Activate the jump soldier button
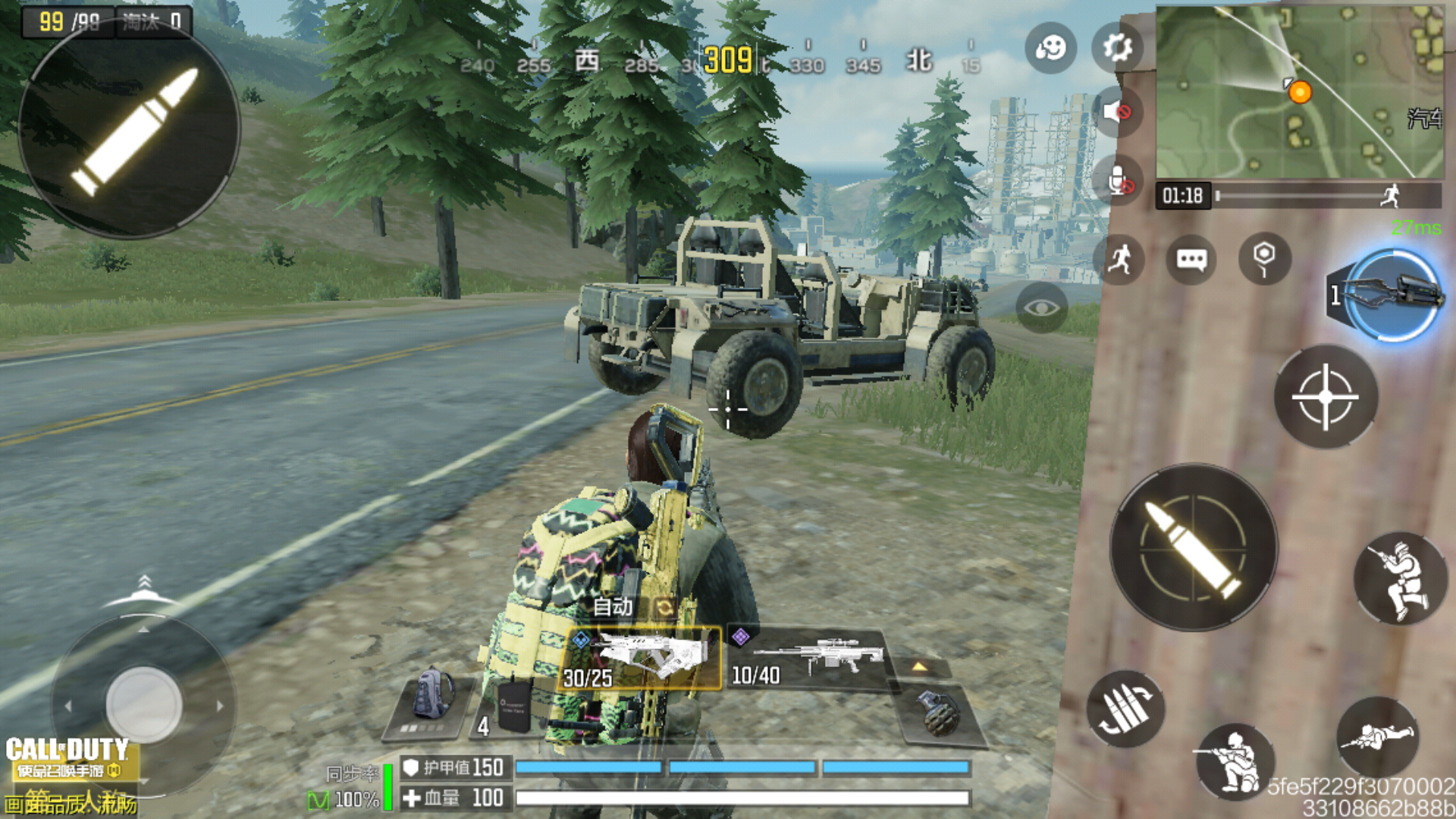 pos(1400,579)
